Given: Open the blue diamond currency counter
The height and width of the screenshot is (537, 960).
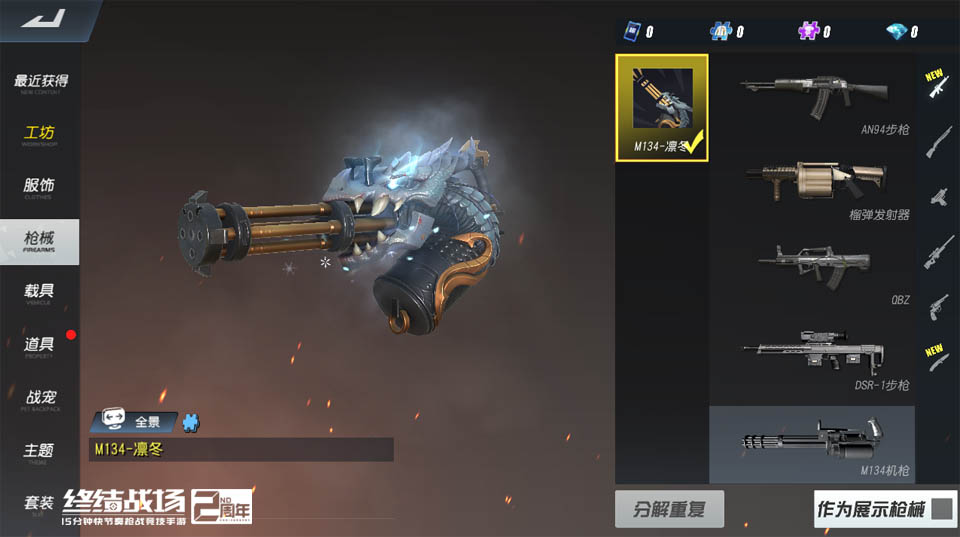Looking at the screenshot, I should (x=905, y=31).
